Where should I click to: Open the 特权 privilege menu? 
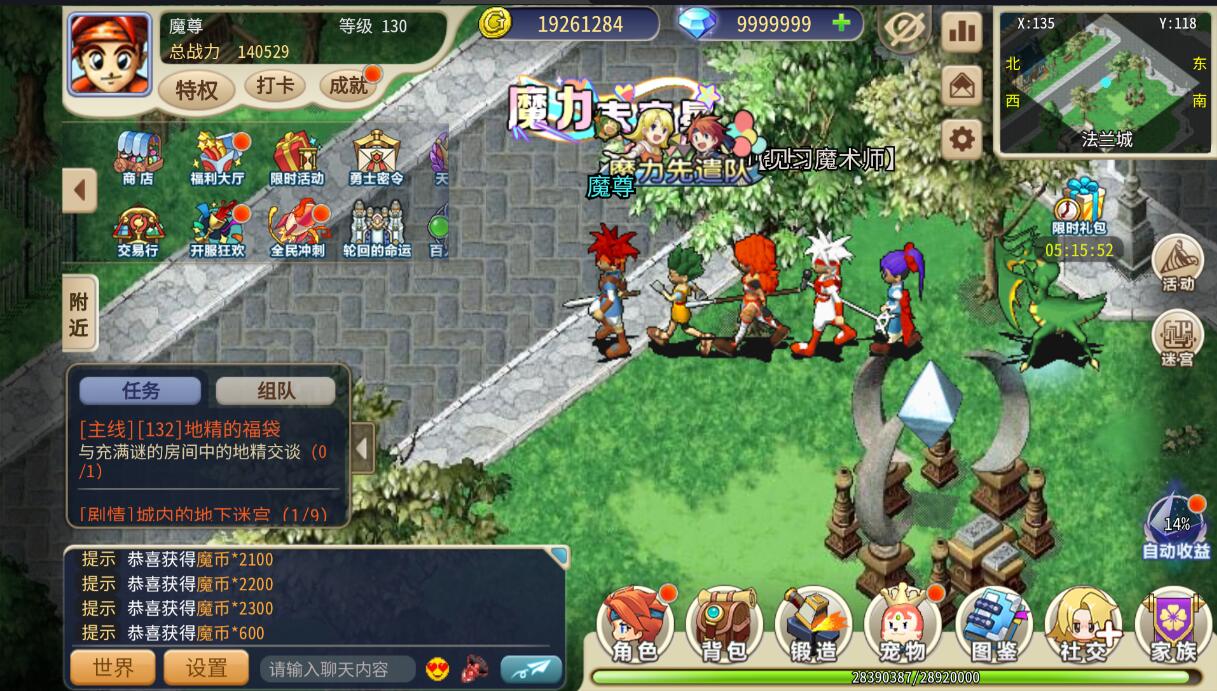point(196,90)
